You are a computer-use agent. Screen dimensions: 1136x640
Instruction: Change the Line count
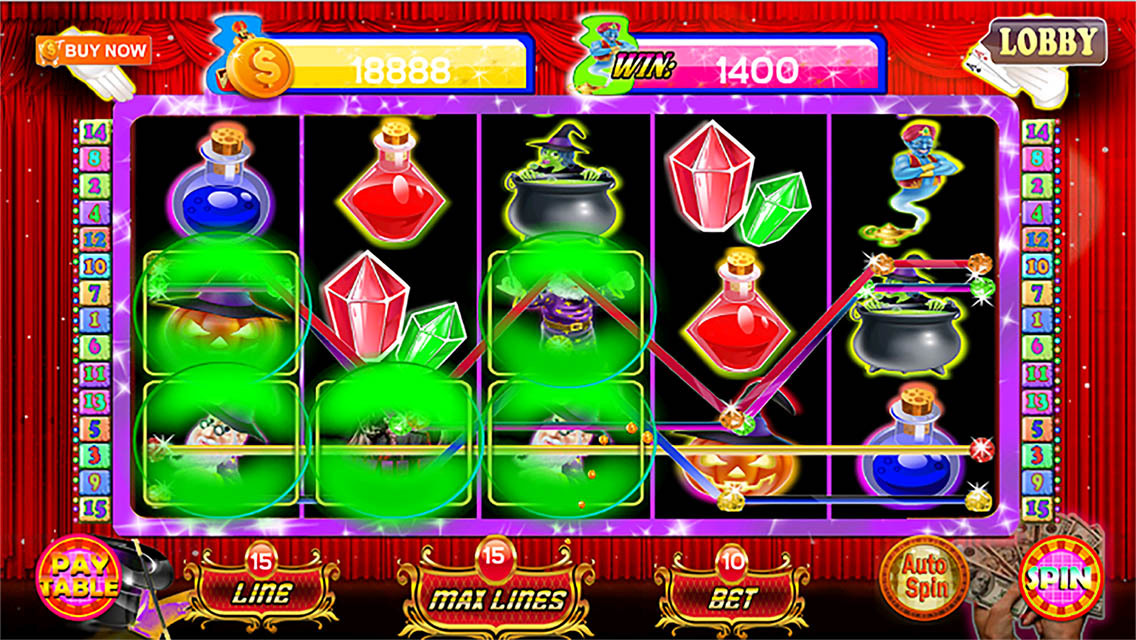(262, 590)
